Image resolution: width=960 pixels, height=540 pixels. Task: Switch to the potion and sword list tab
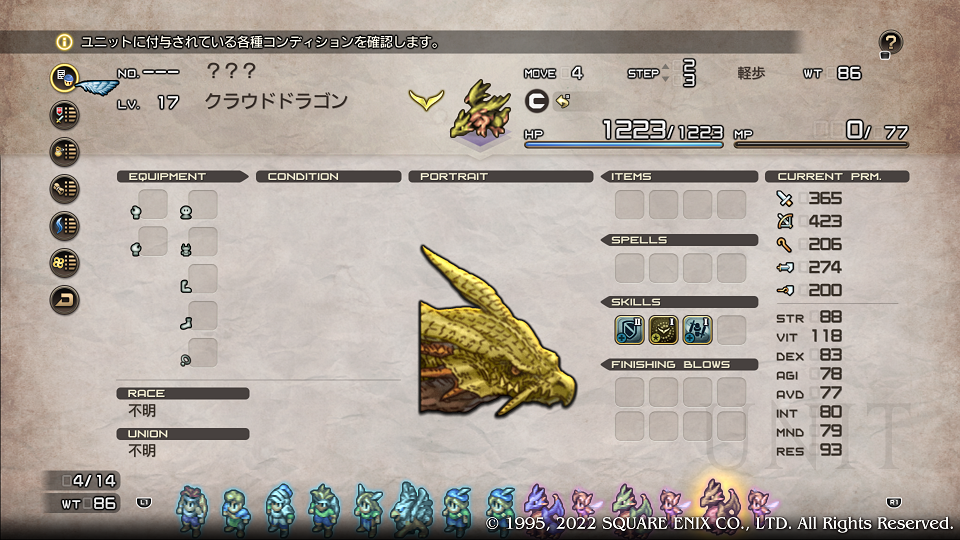click(64, 114)
